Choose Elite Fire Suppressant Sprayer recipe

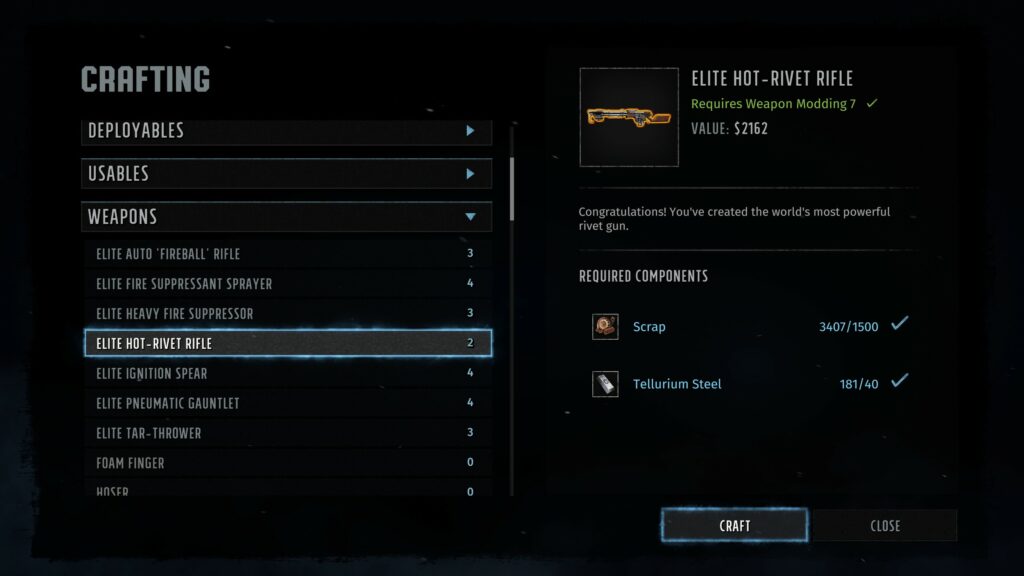point(286,284)
